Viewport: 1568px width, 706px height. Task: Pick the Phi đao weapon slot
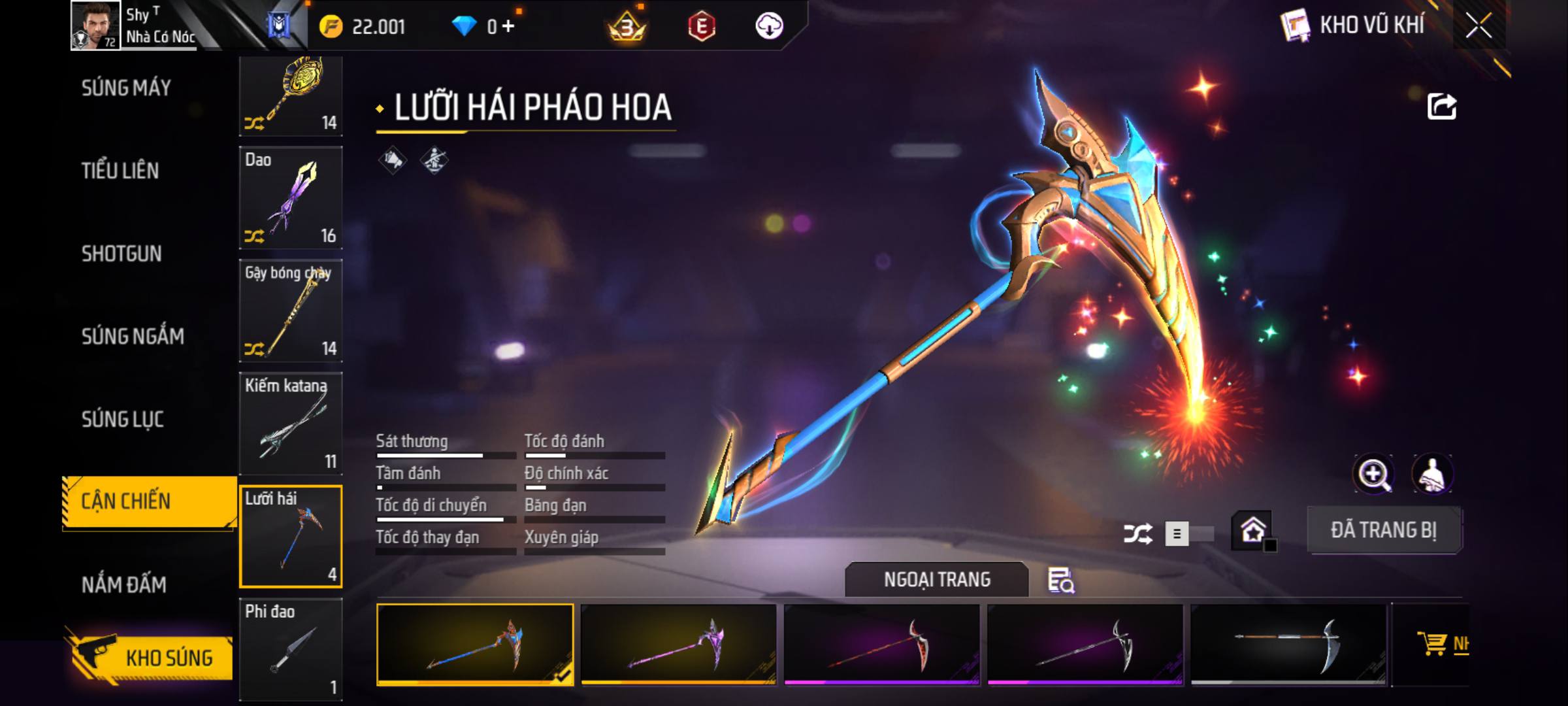pyautogui.click(x=291, y=649)
